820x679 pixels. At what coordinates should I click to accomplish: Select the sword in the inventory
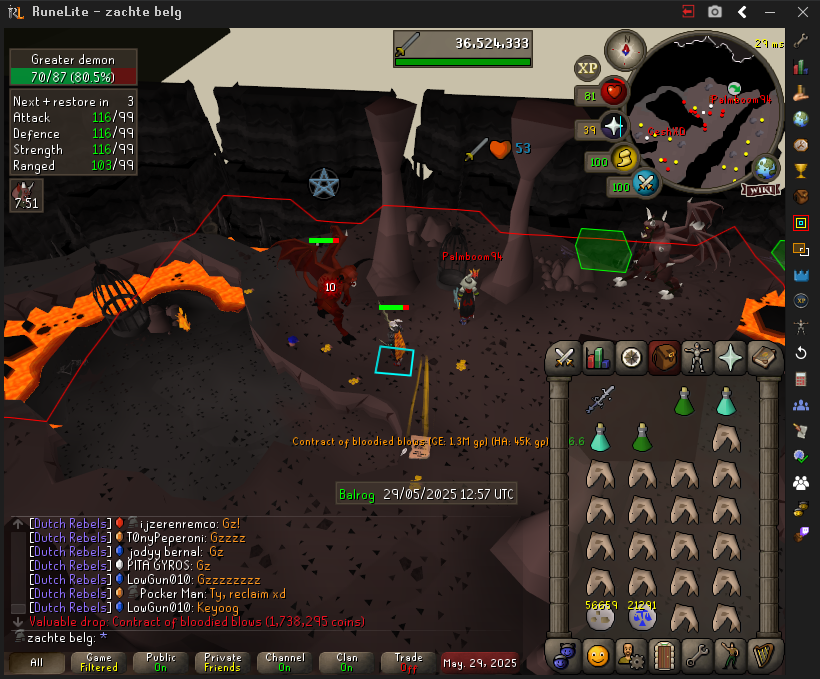pos(600,401)
